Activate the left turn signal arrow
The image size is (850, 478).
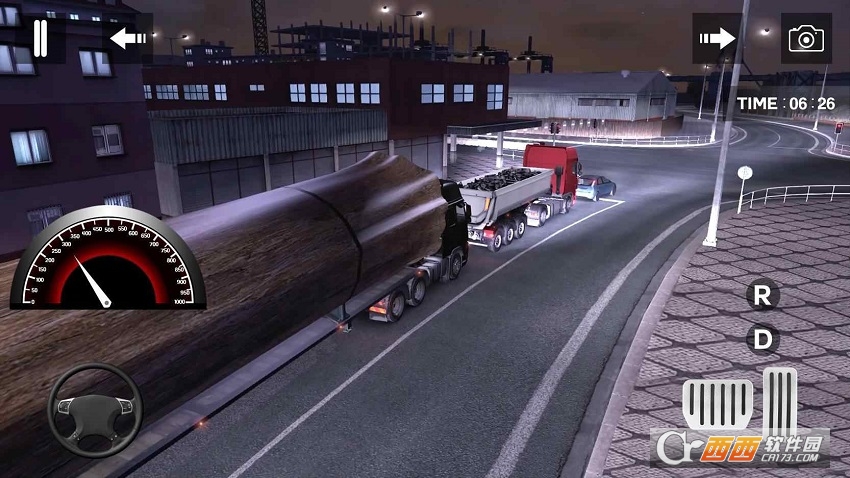tap(129, 39)
